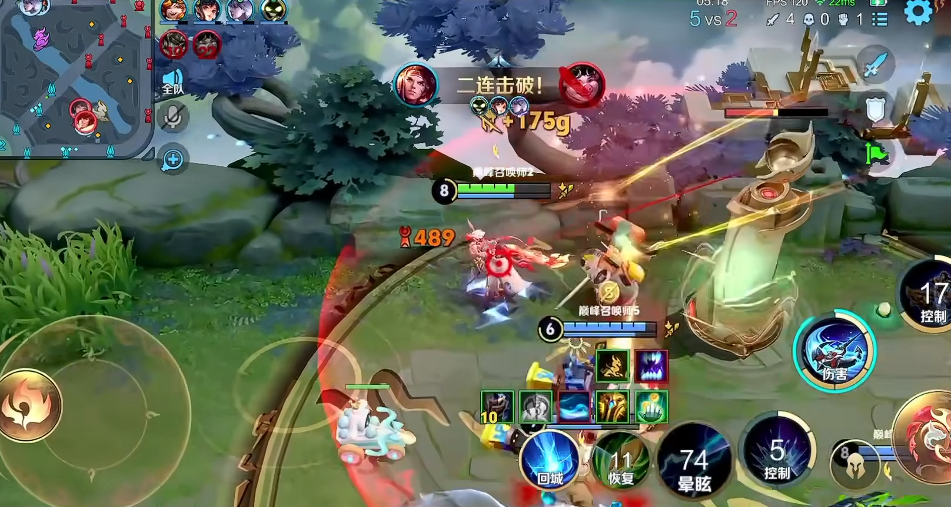Send the sword attack signal
The height and width of the screenshot is (507, 951).
(875, 65)
